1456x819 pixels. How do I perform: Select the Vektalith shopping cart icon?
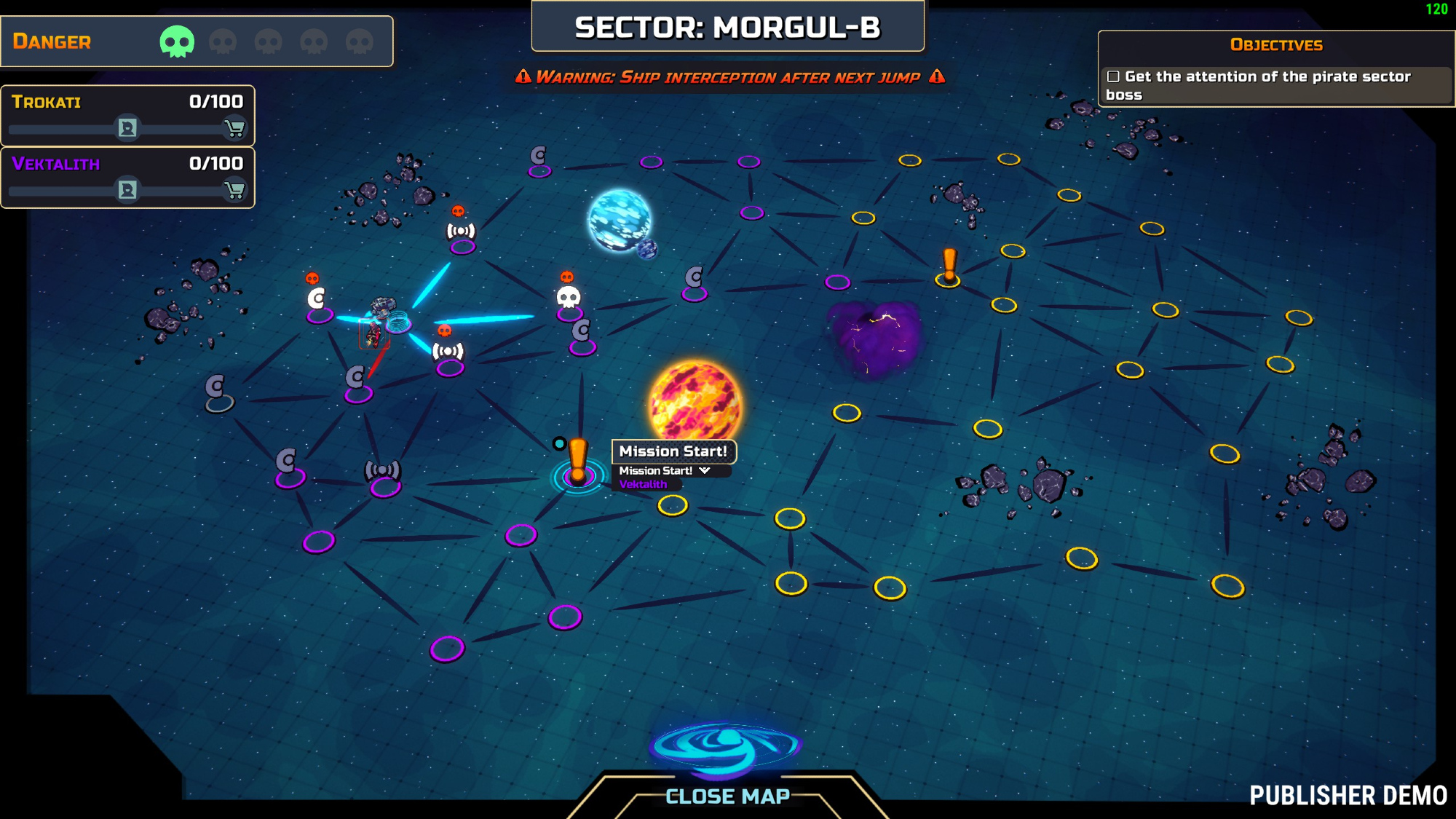pyautogui.click(x=234, y=191)
